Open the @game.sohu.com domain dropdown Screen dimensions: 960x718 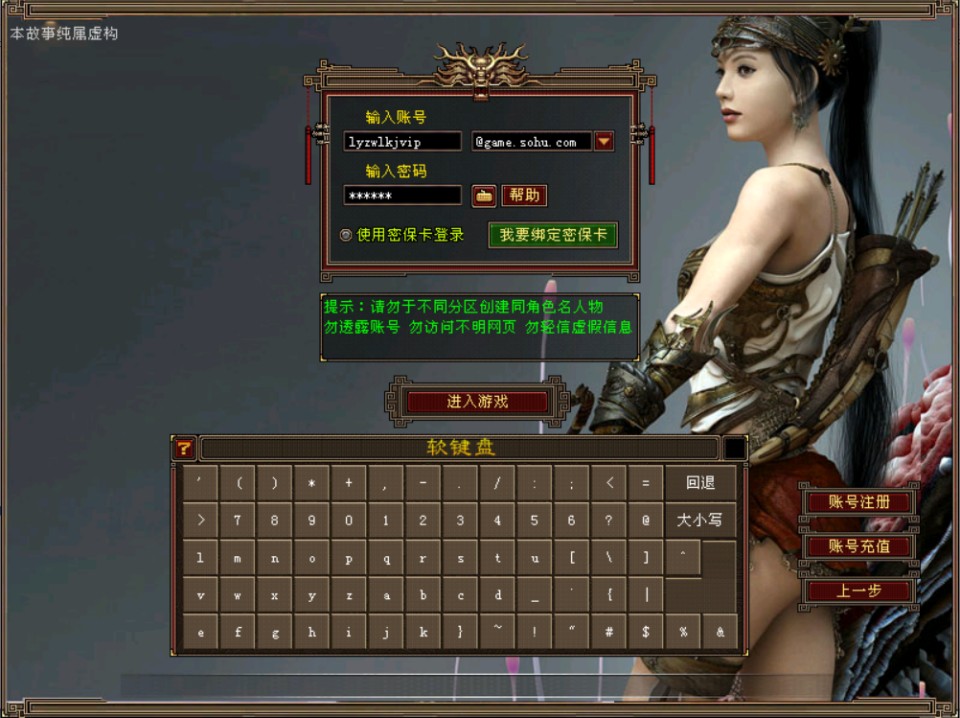[x=604, y=142]
